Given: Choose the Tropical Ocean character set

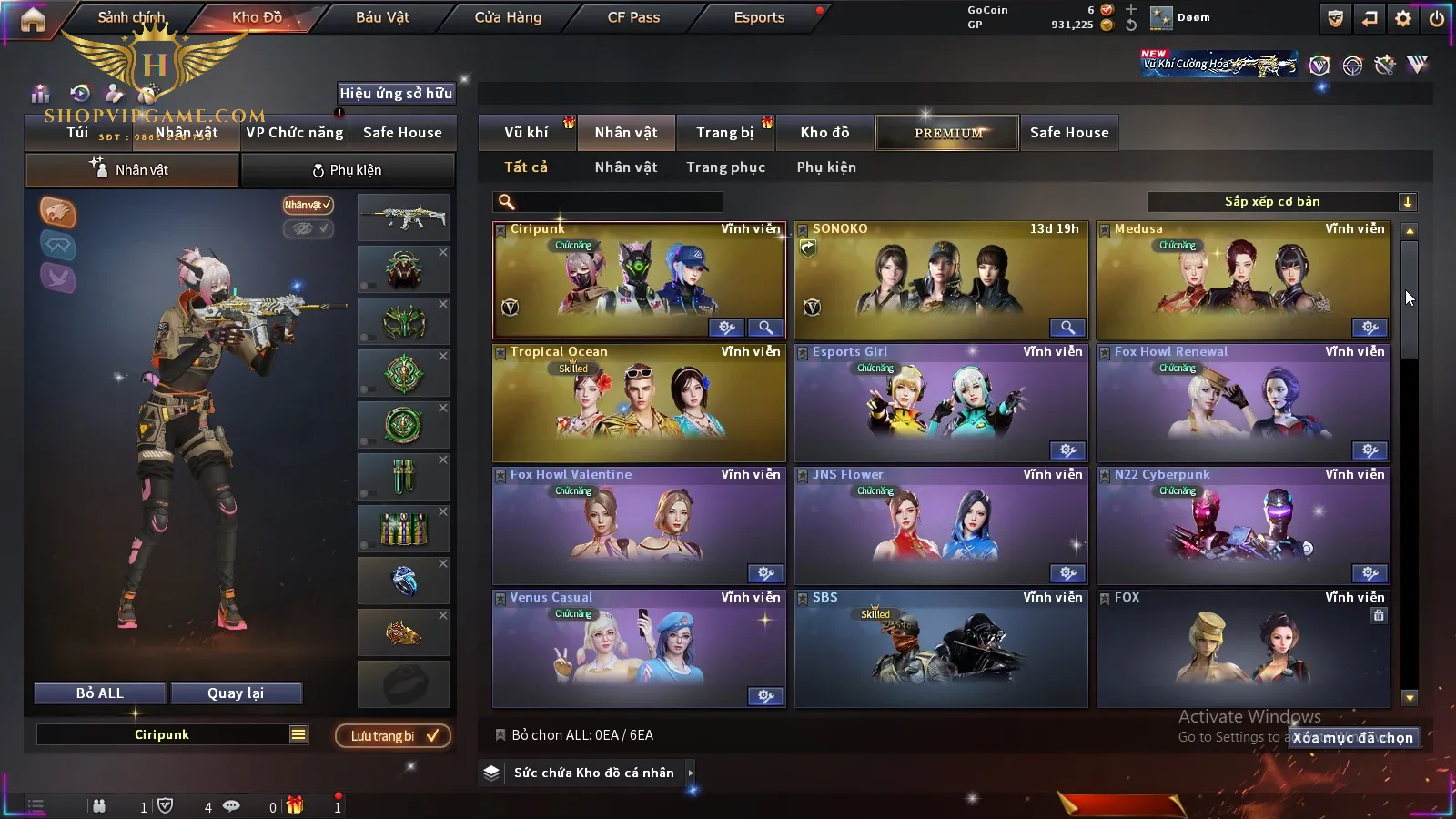Looking at the screenshot, I should pos(639,403).
